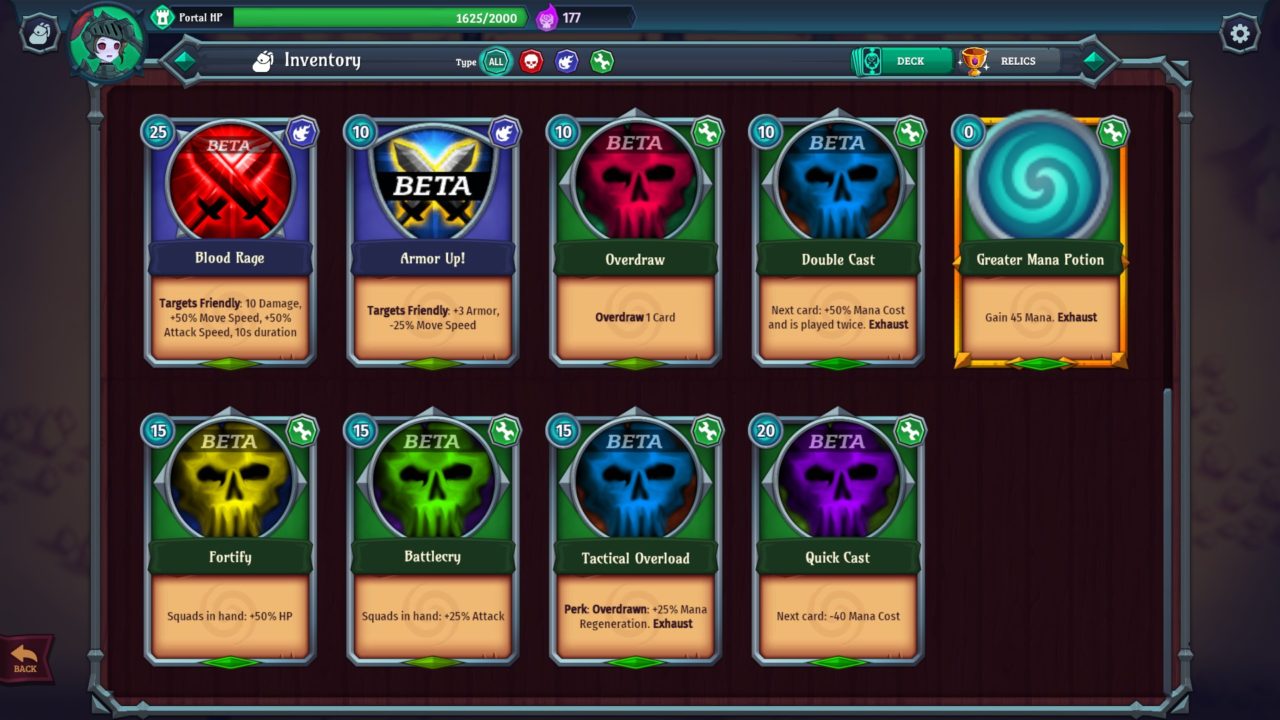Select the Double Cast card
This screenshot has height=720, width=1280.
coord(838,242)
